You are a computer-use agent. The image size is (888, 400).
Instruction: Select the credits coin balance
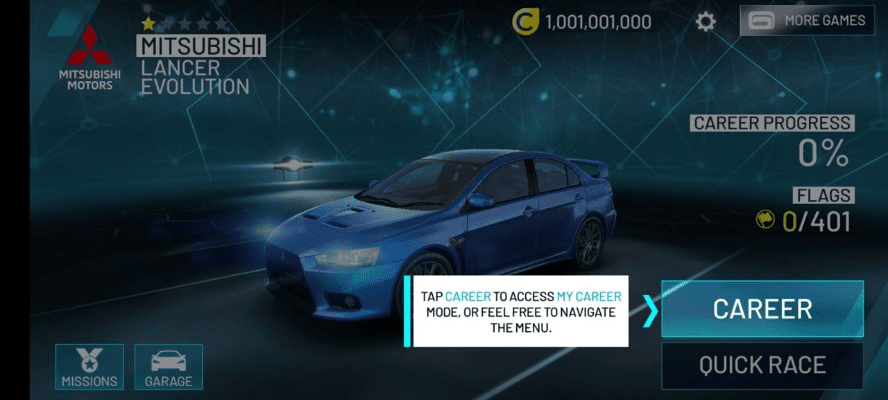tap(582, 21)
